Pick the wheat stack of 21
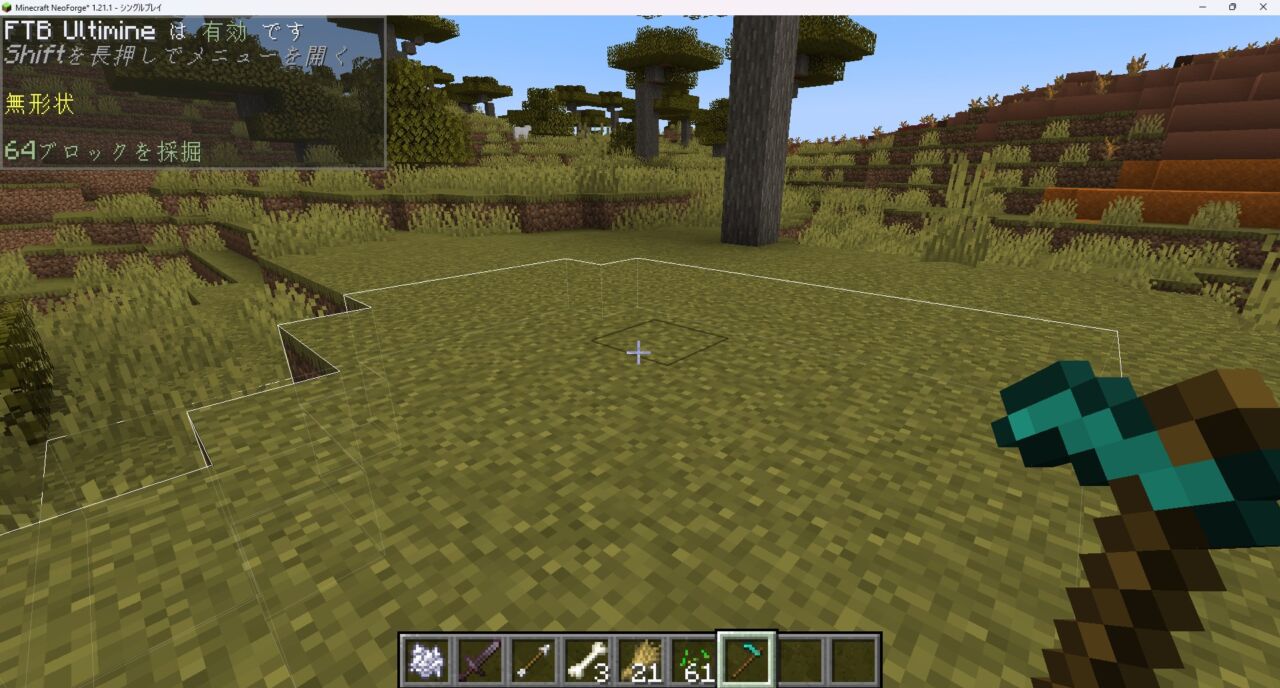 point(640,660)
